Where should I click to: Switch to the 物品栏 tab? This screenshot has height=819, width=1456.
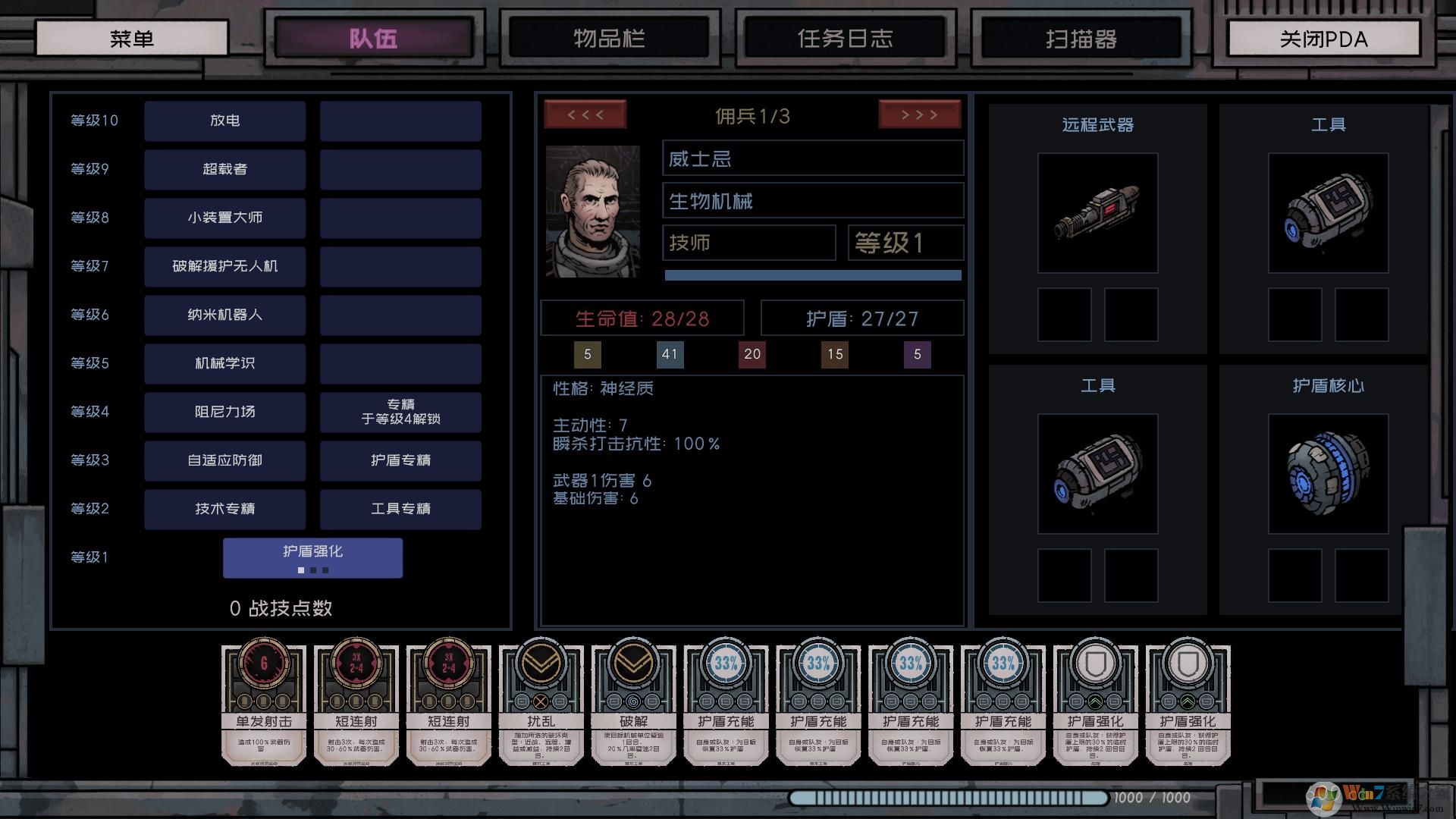coord(609,38)
